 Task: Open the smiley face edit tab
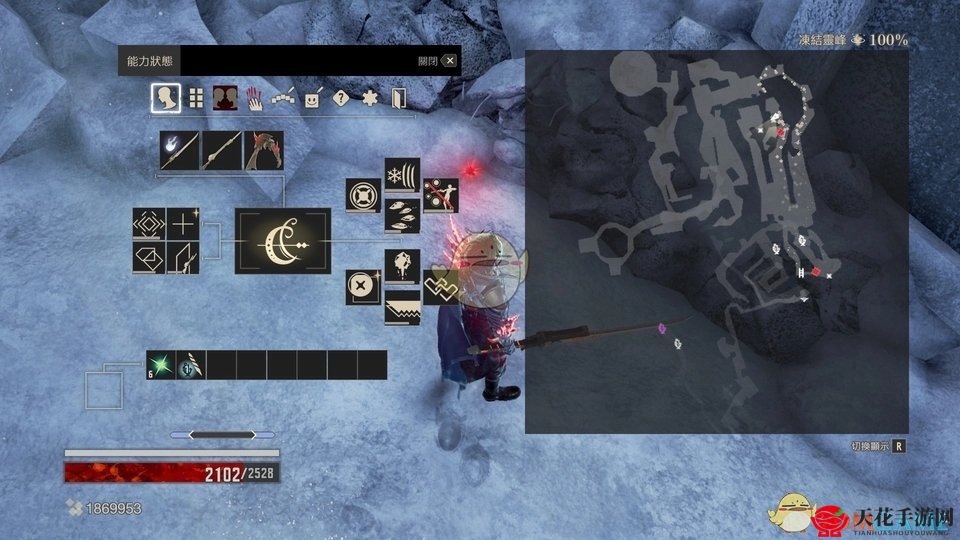[313, 98]
